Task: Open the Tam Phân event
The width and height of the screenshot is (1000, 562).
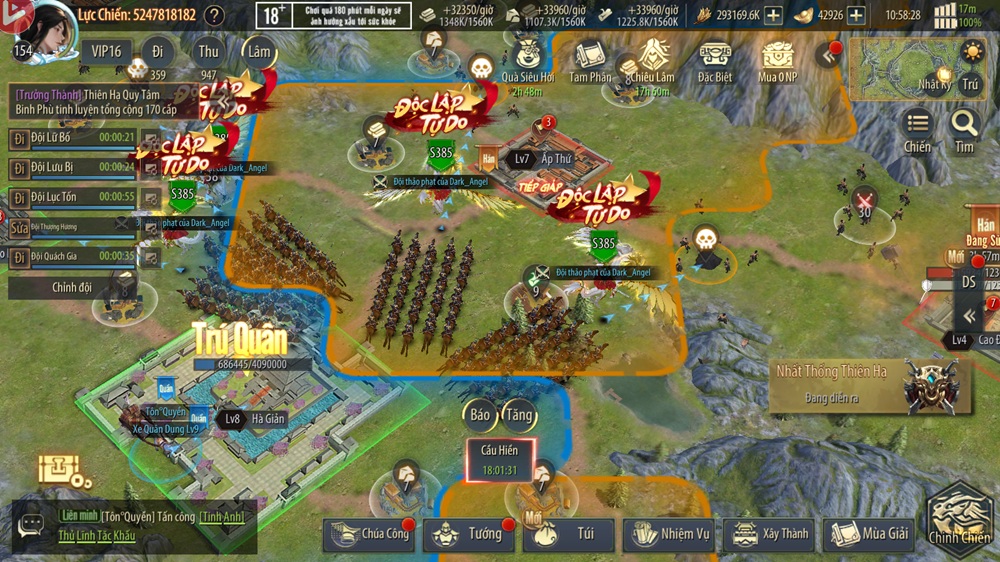Action: coord(590,60)
